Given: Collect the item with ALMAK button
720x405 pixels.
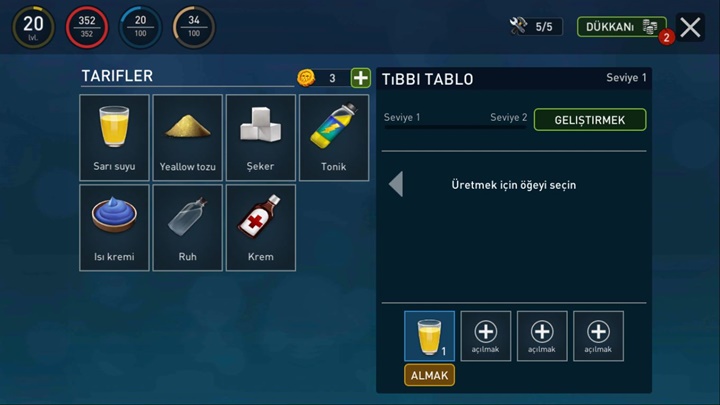Looking at the screenshot, I should pos(429,375).
